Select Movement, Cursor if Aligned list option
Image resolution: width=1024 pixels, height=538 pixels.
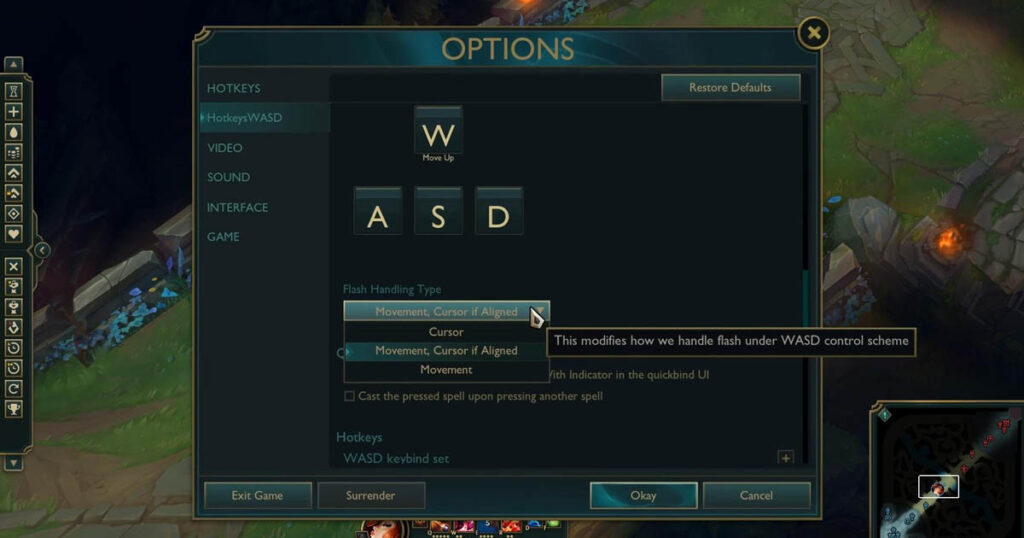(446, 351)
